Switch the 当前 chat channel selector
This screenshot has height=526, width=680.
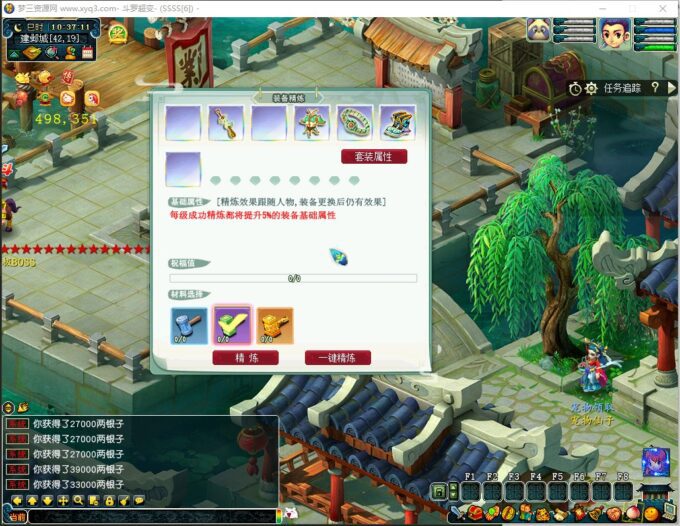(15, 517)
